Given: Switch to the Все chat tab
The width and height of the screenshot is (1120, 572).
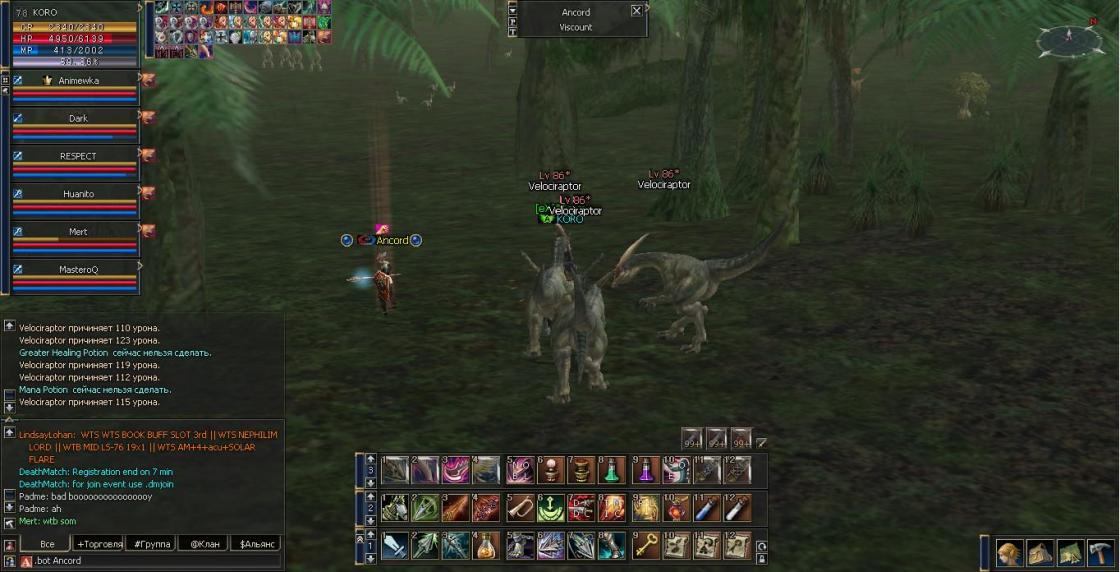Looking at the screenshot, I should click(47, 544).
